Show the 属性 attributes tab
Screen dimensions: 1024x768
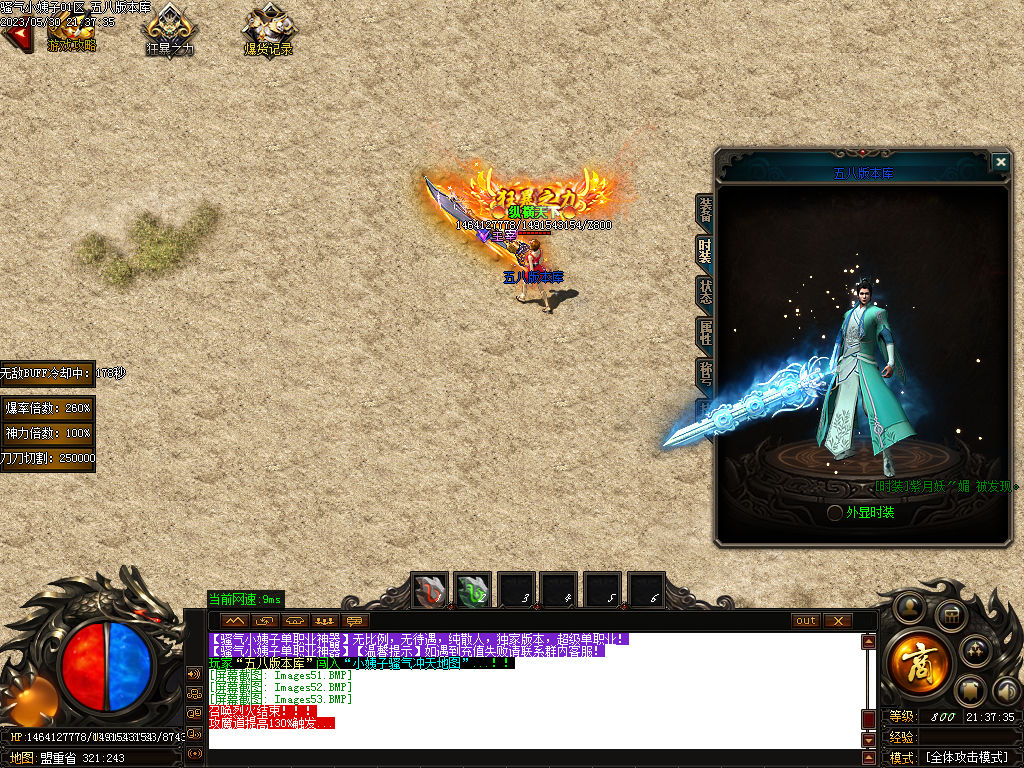705,332
